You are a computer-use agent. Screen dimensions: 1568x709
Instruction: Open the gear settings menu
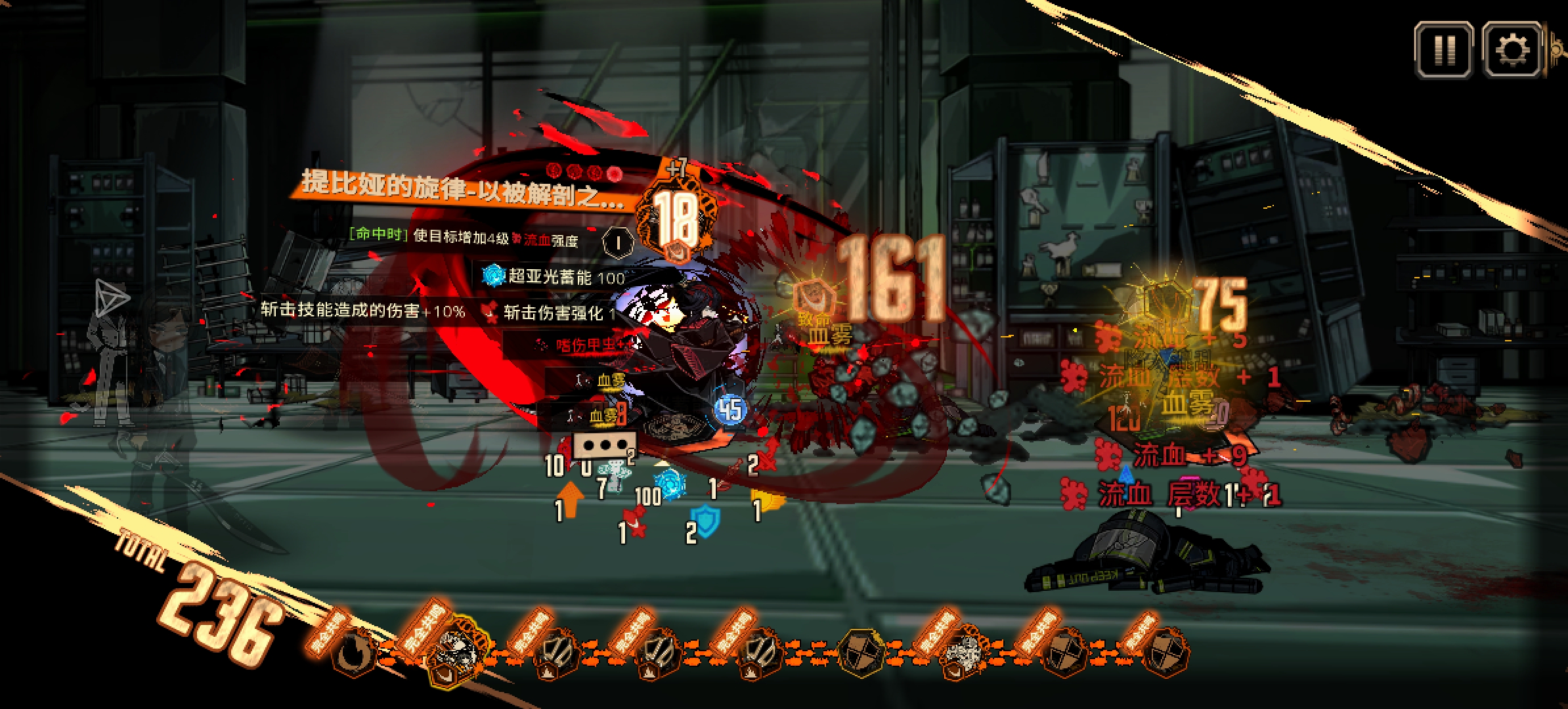pyautogui.click(x=1511, y=50)
